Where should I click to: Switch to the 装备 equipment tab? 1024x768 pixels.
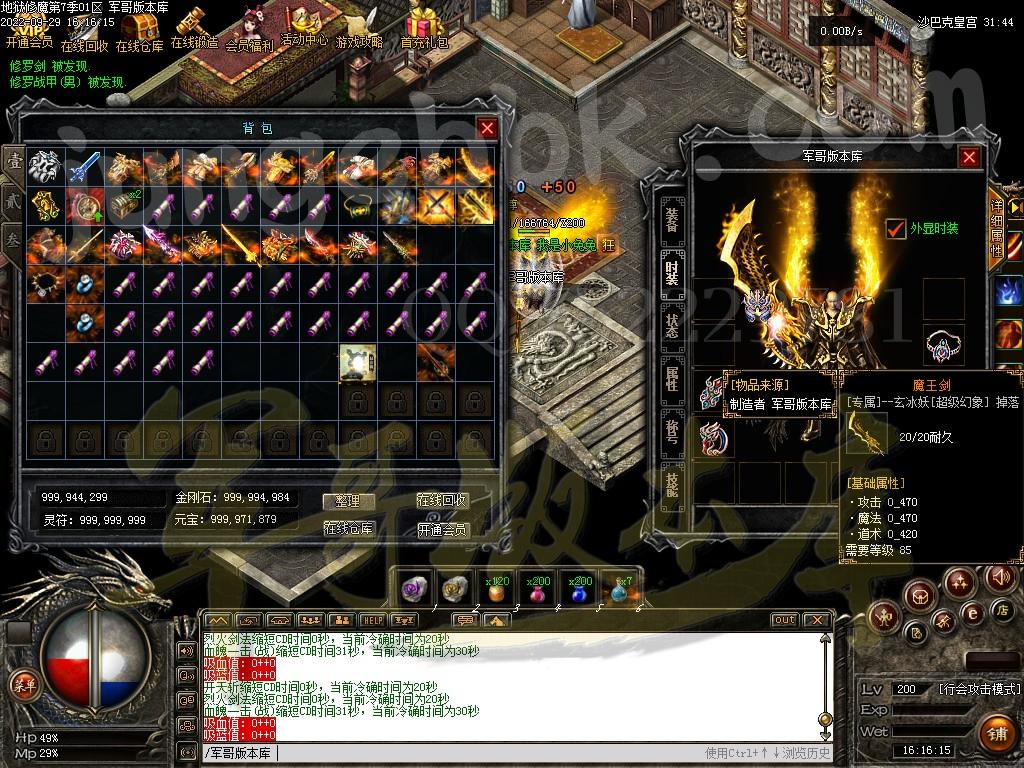672,213
